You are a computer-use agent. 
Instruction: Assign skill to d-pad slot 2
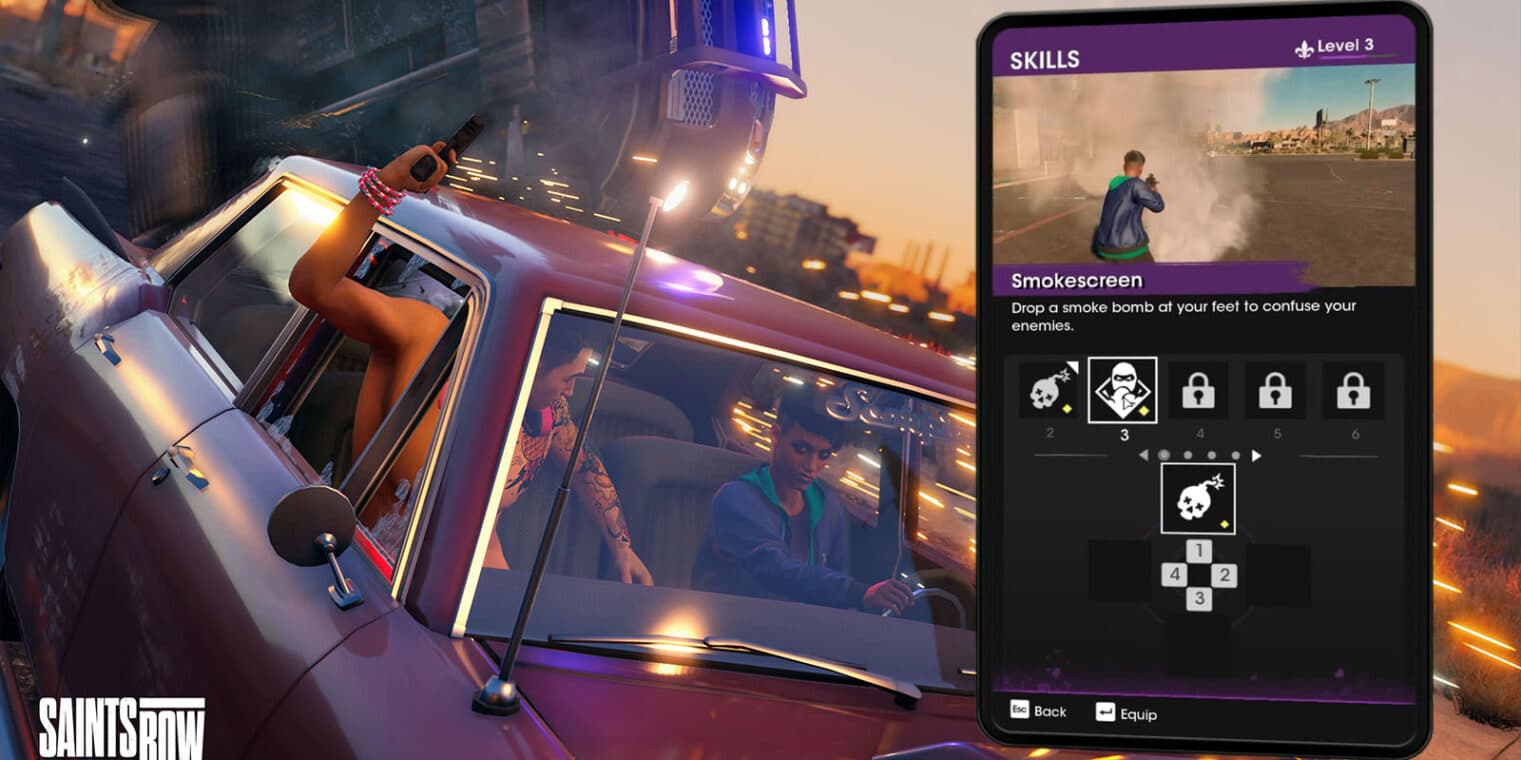(1225, 575)
